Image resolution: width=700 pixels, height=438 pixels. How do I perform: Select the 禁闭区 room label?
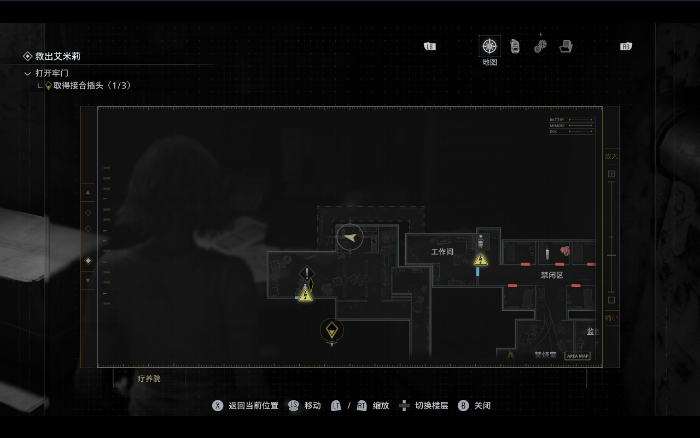(552, 275)
